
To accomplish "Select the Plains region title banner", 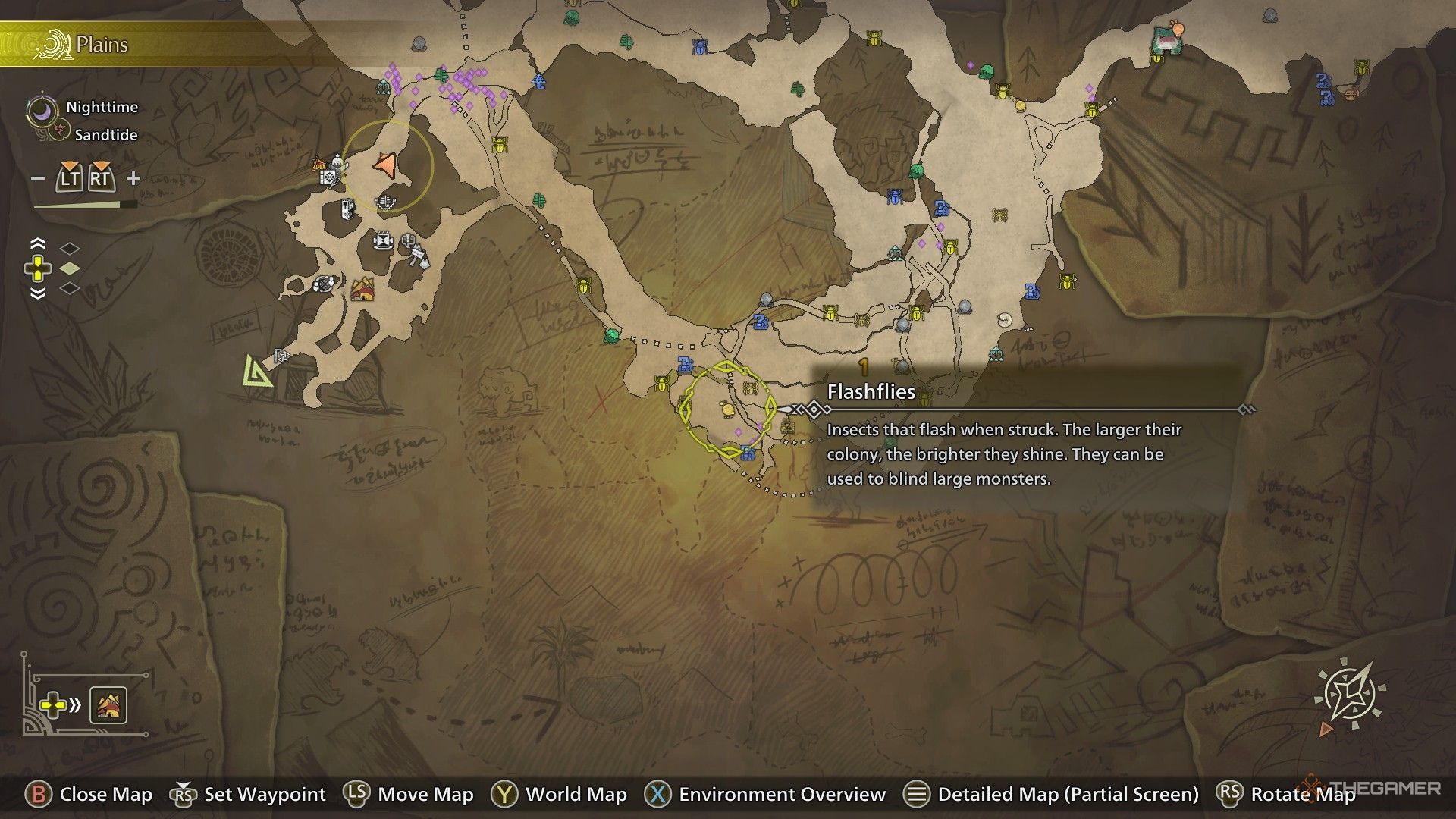I will (x=102, y=45).
